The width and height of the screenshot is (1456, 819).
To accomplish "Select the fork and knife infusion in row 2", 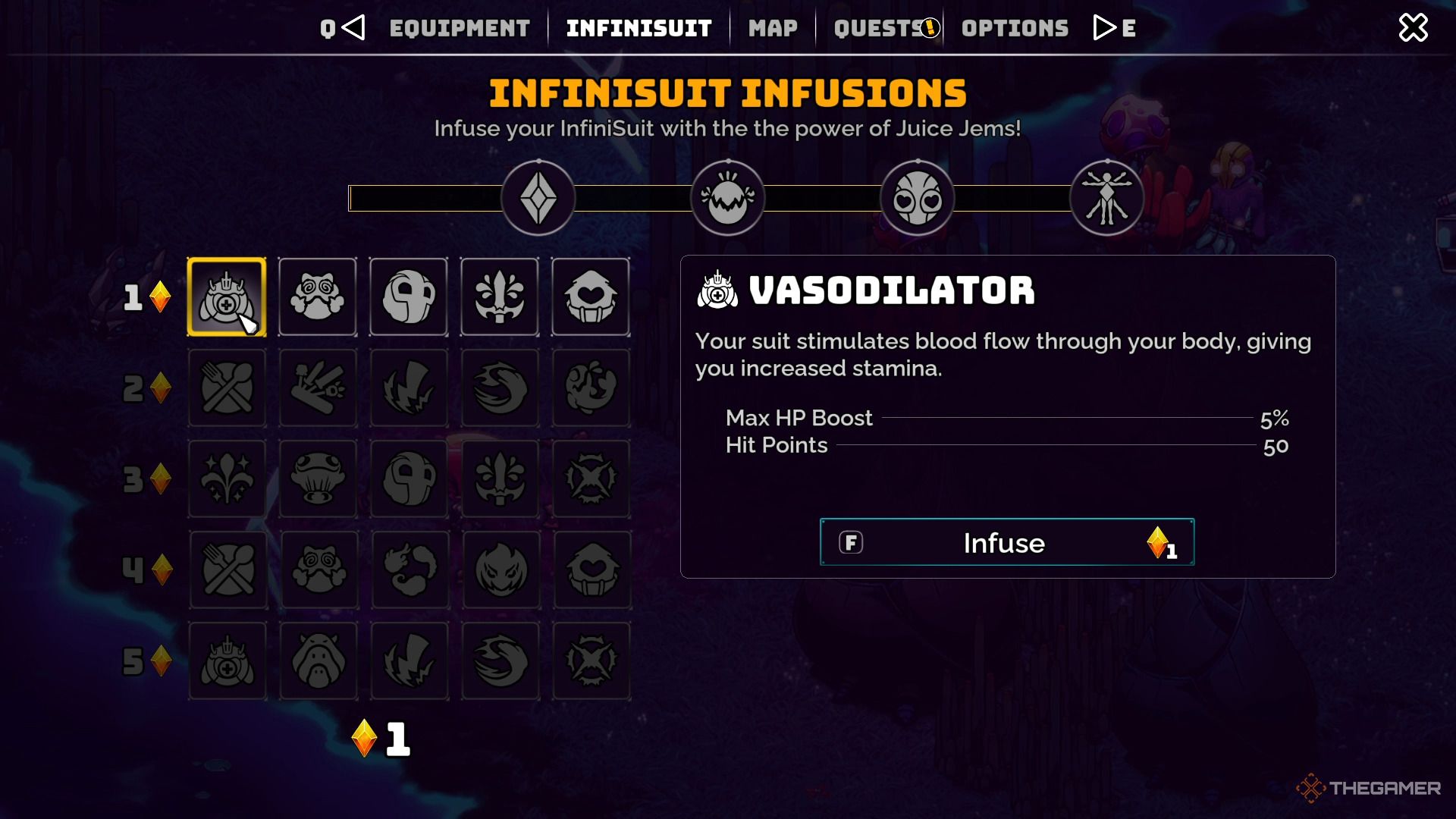I will point(227,388).
